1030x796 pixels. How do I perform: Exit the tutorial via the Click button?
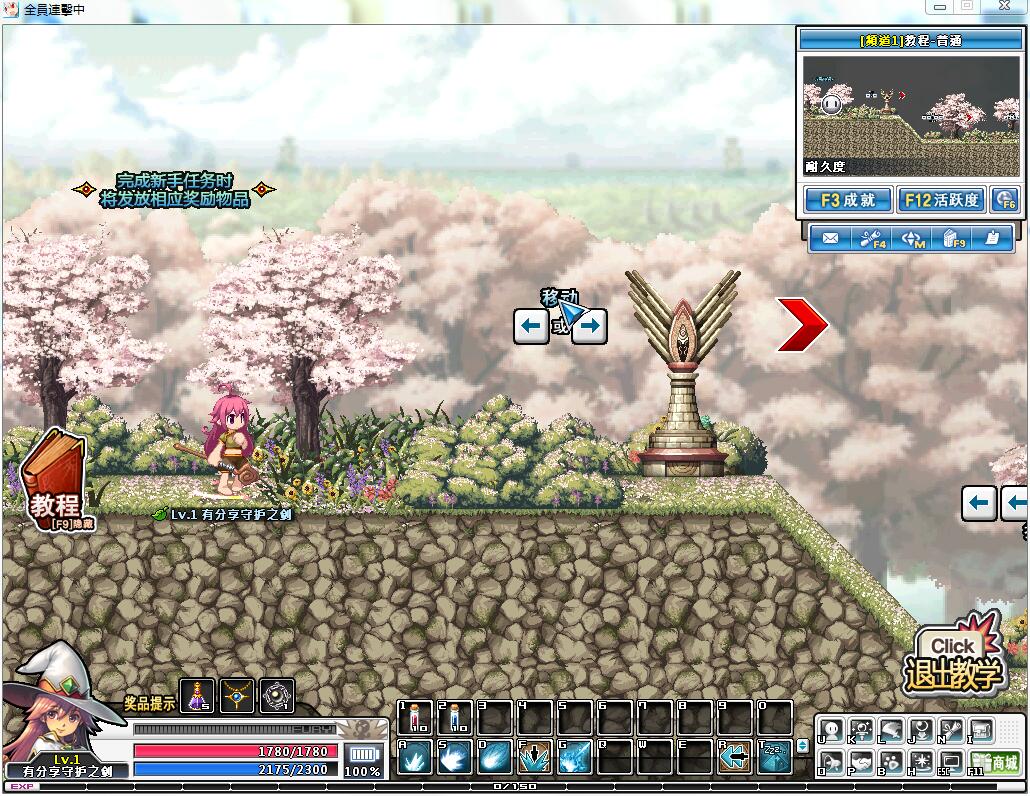(953, 660)
